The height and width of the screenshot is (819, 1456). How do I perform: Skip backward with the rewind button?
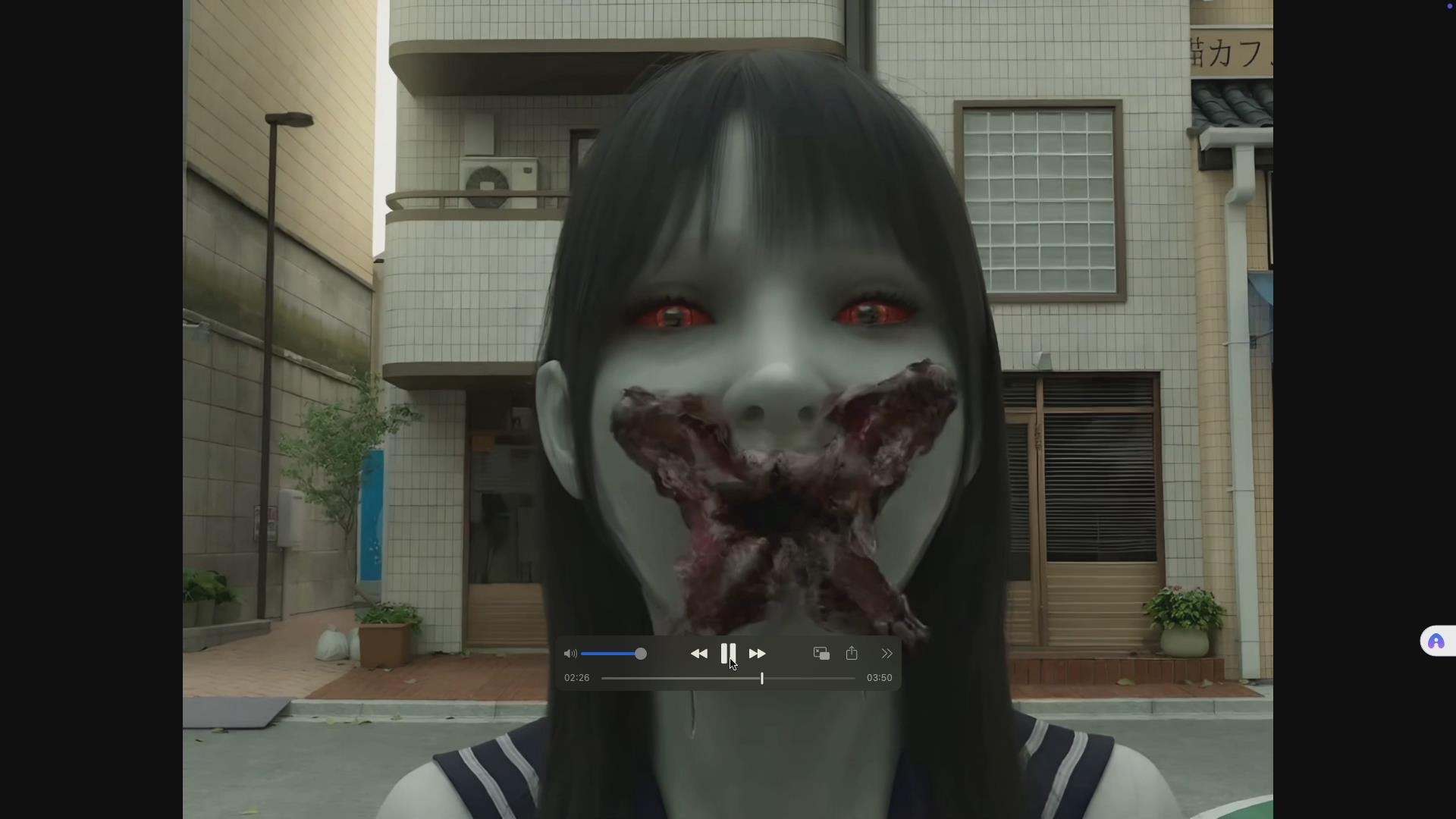click(x=699, y=654)
